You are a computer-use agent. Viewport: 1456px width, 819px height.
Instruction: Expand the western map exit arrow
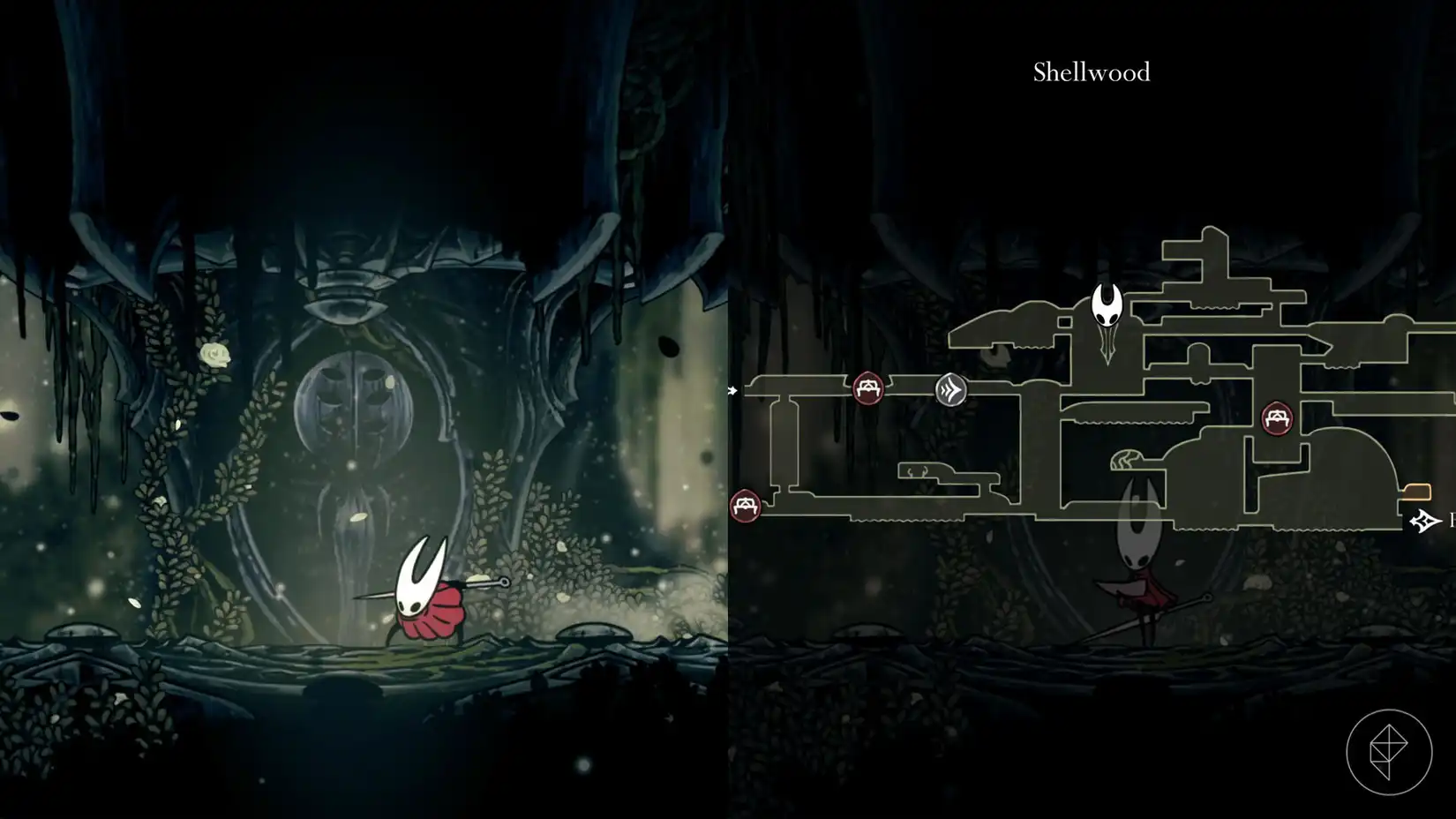(732, 389)
